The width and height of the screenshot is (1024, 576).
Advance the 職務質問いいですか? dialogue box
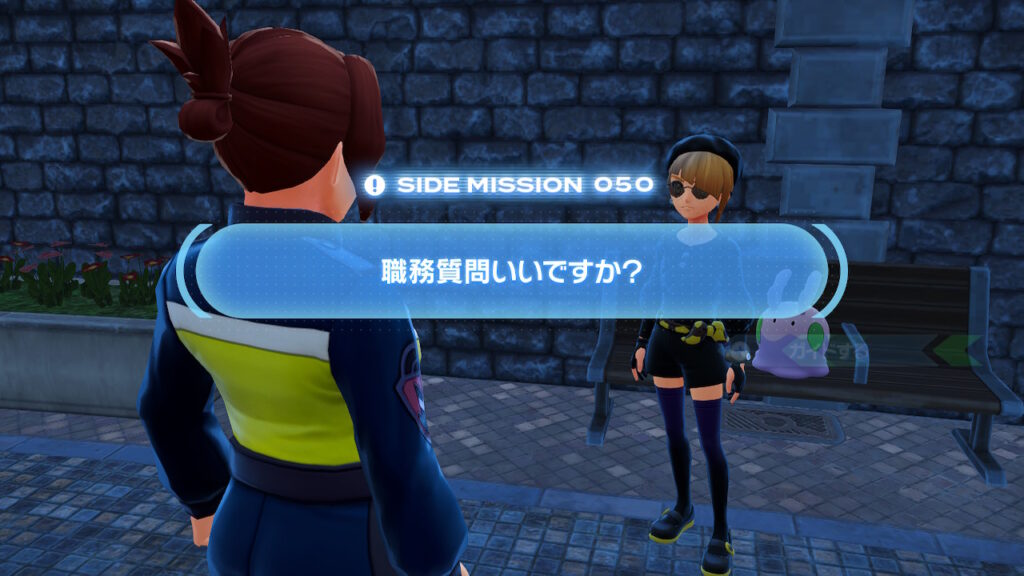point(511,271)
